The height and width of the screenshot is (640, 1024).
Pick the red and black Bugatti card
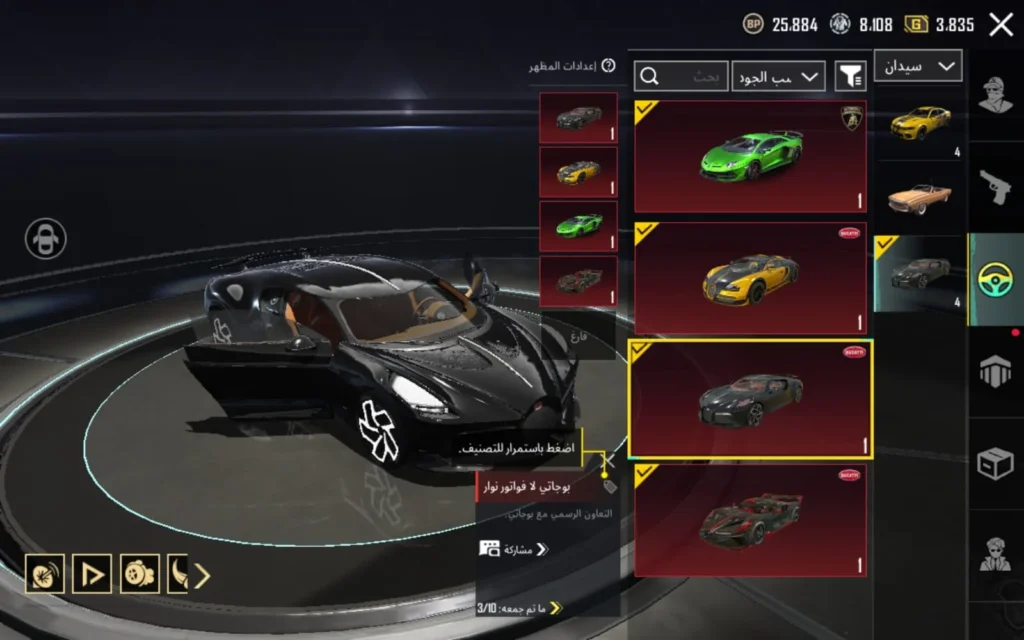click(750, 520)
